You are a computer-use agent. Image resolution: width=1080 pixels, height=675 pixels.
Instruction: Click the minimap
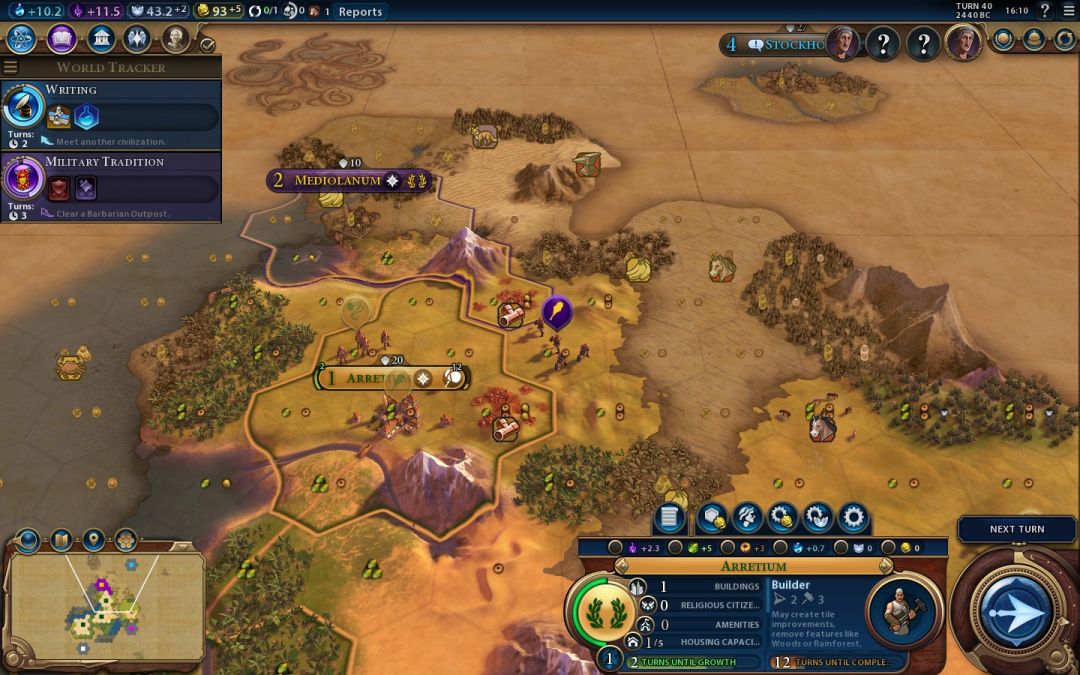106,605
